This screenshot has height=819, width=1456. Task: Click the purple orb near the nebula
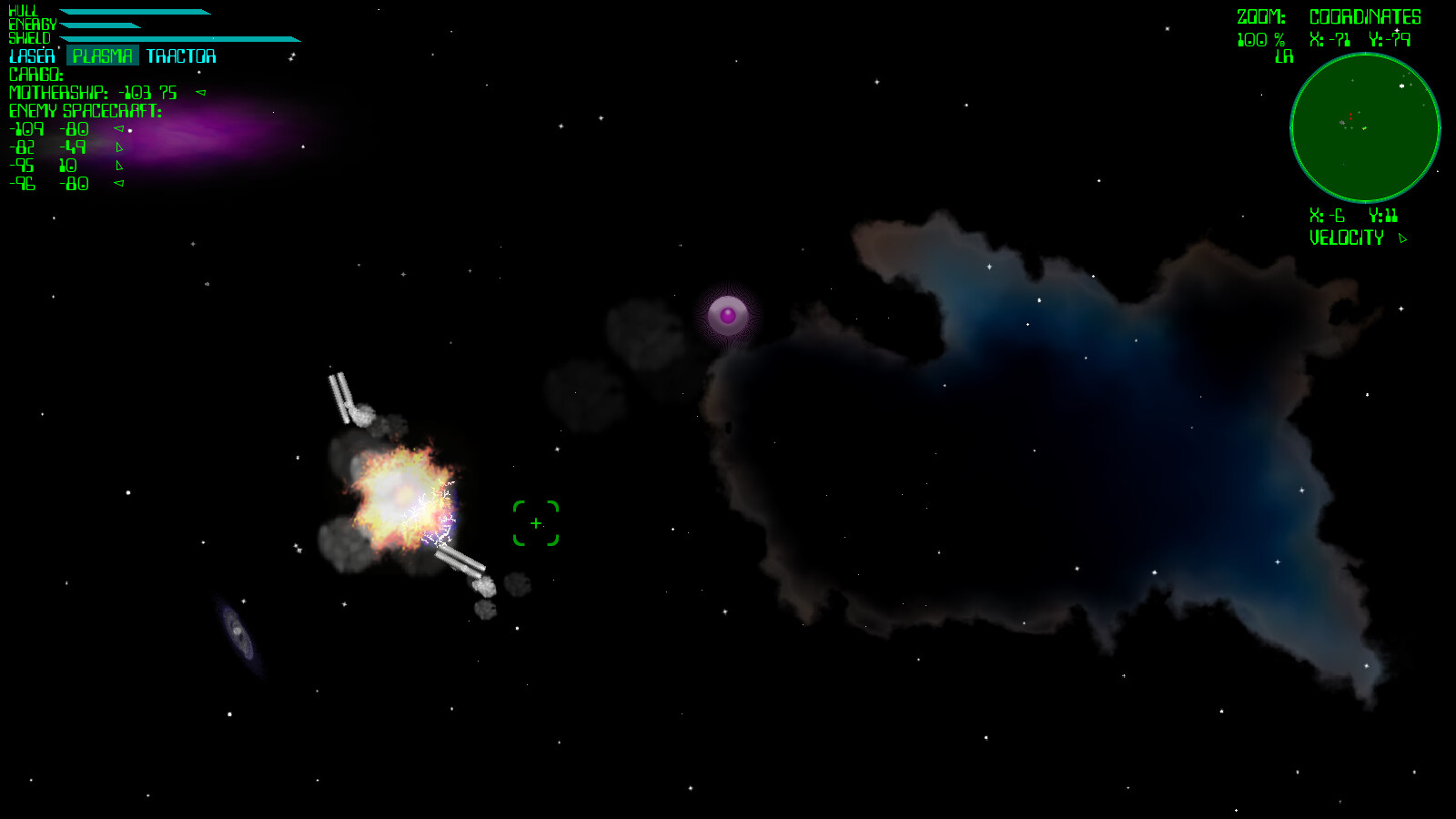(x=729, y=314)
